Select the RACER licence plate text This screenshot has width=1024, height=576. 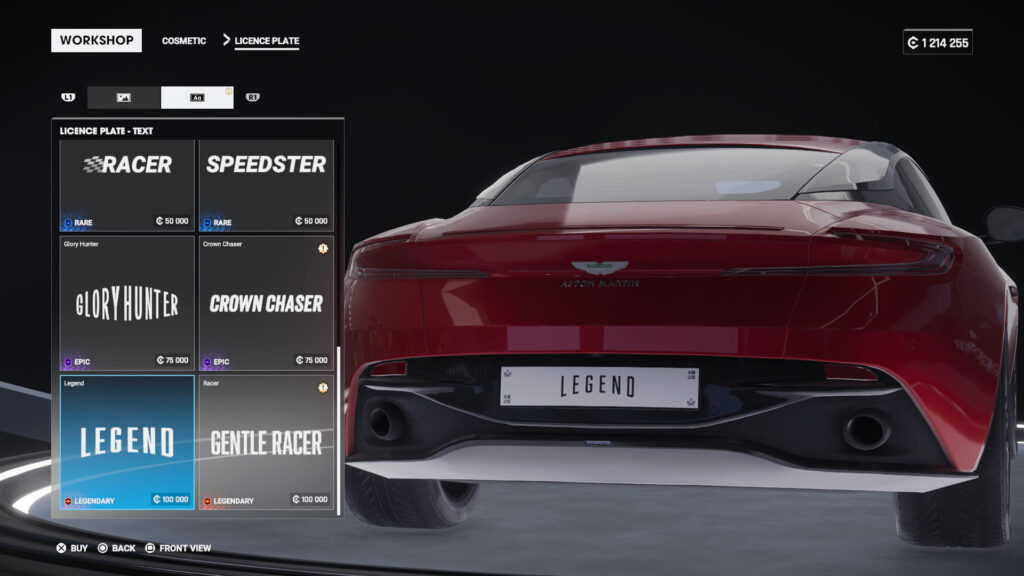pyautogui.click(x=127, y=185)
